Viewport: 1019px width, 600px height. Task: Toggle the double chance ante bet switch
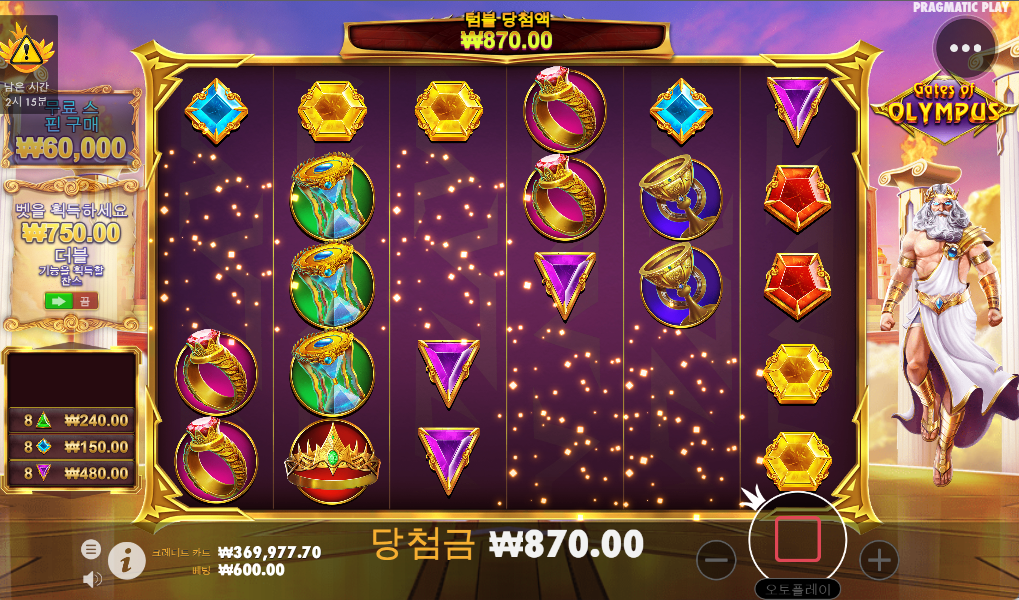(71, 300)
